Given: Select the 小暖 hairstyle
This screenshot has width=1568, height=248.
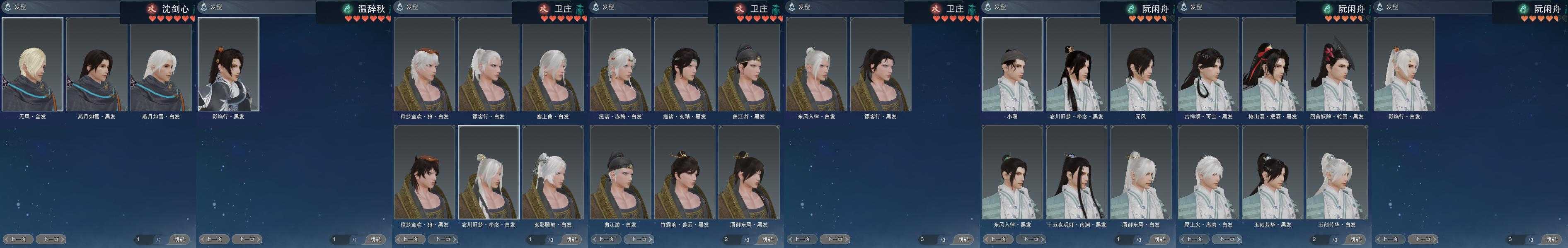Looking at the screenshot, I should (1012, 65).
